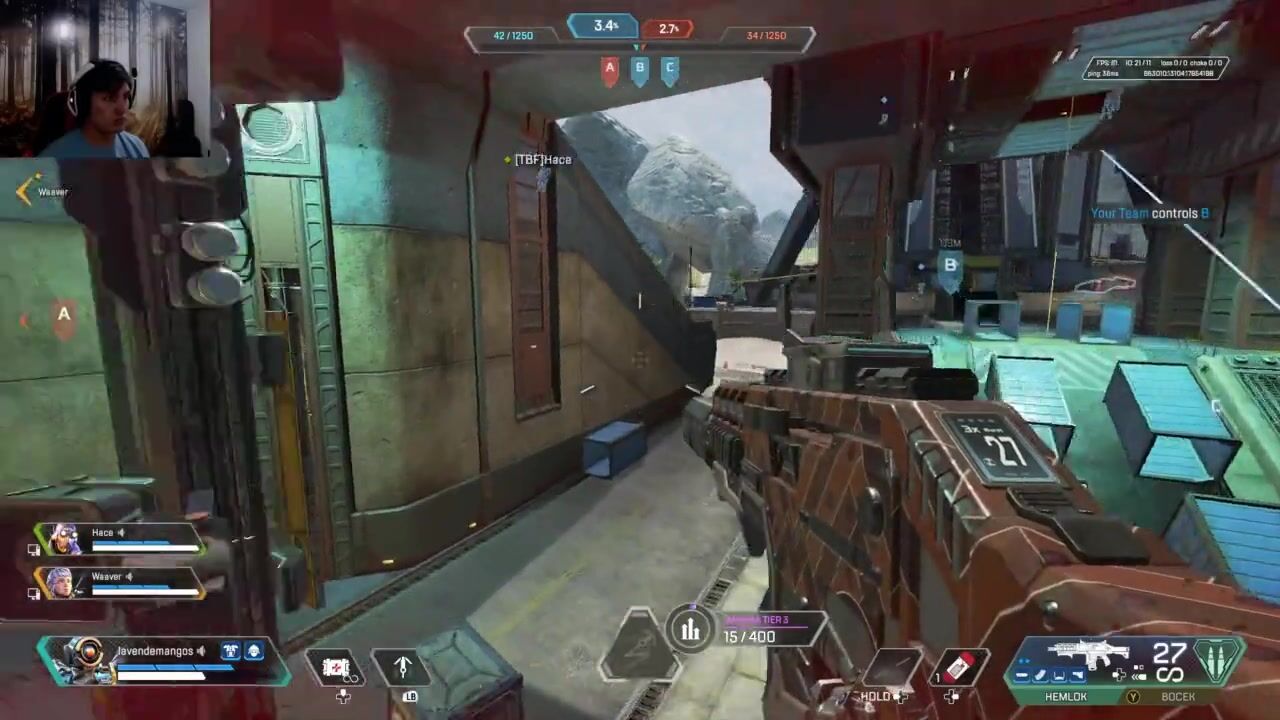Open the ratings tier bar-chart icon
This screenshot has height=720, width=1280.
pyautogui.click(x=690, y=629)
